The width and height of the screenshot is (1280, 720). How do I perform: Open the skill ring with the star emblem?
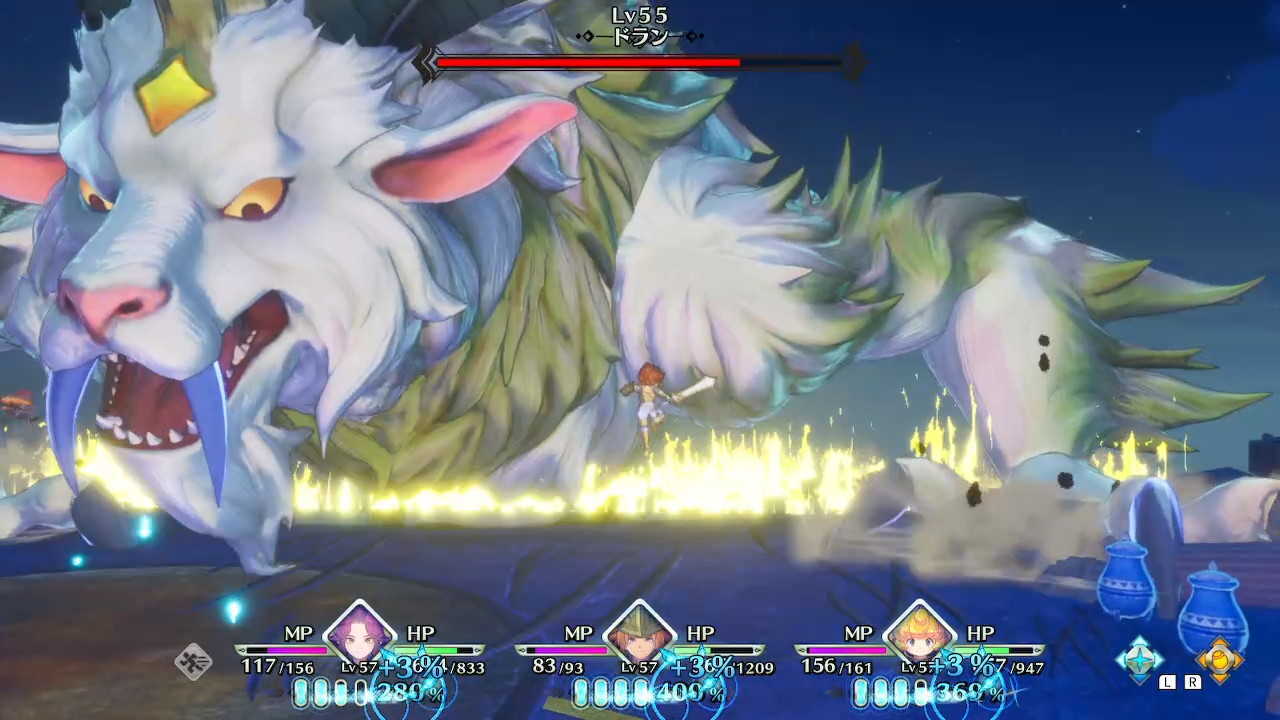click(x=1140, y=660)
